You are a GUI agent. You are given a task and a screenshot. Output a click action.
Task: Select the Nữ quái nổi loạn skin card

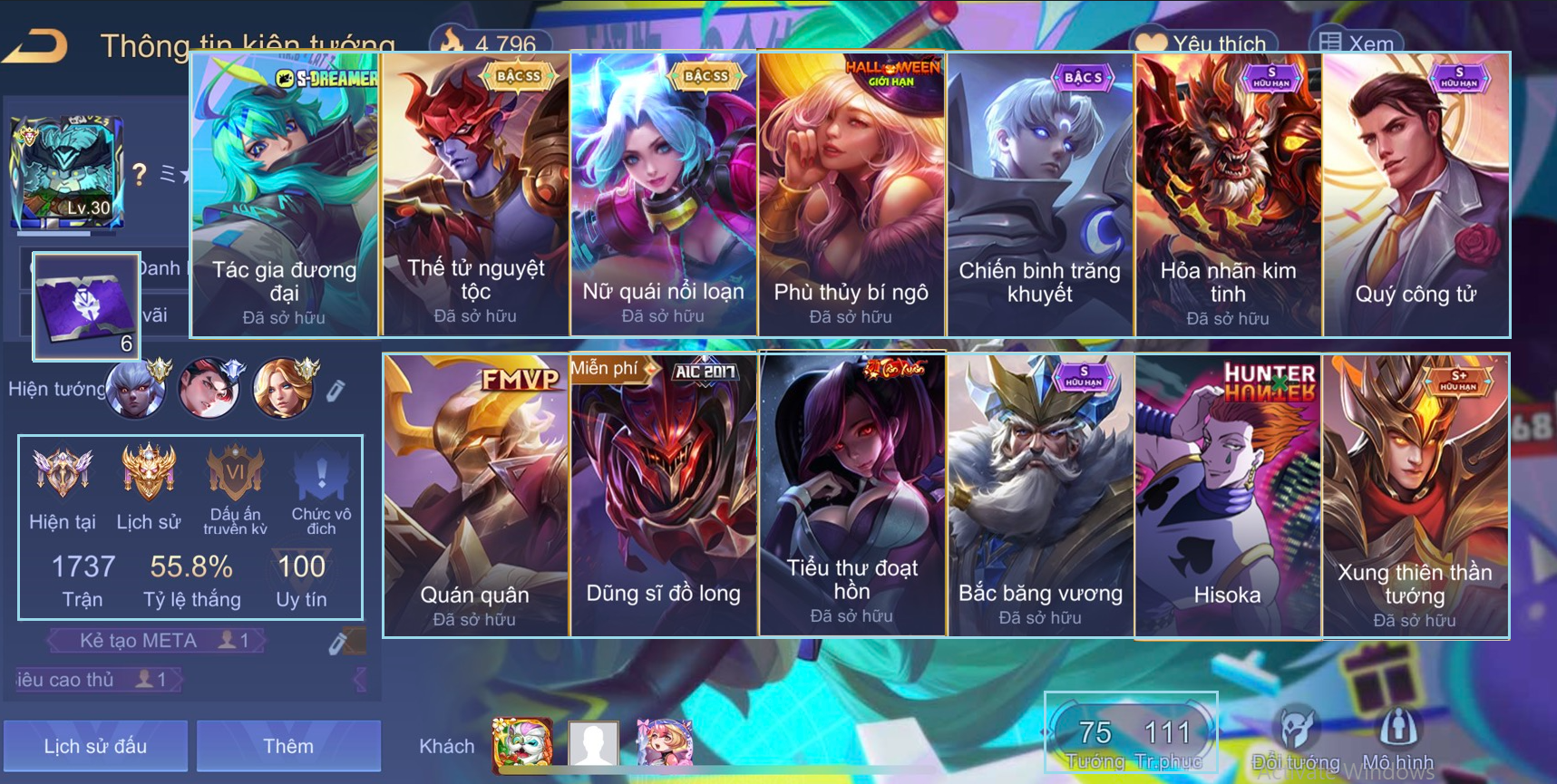[664, 195]
